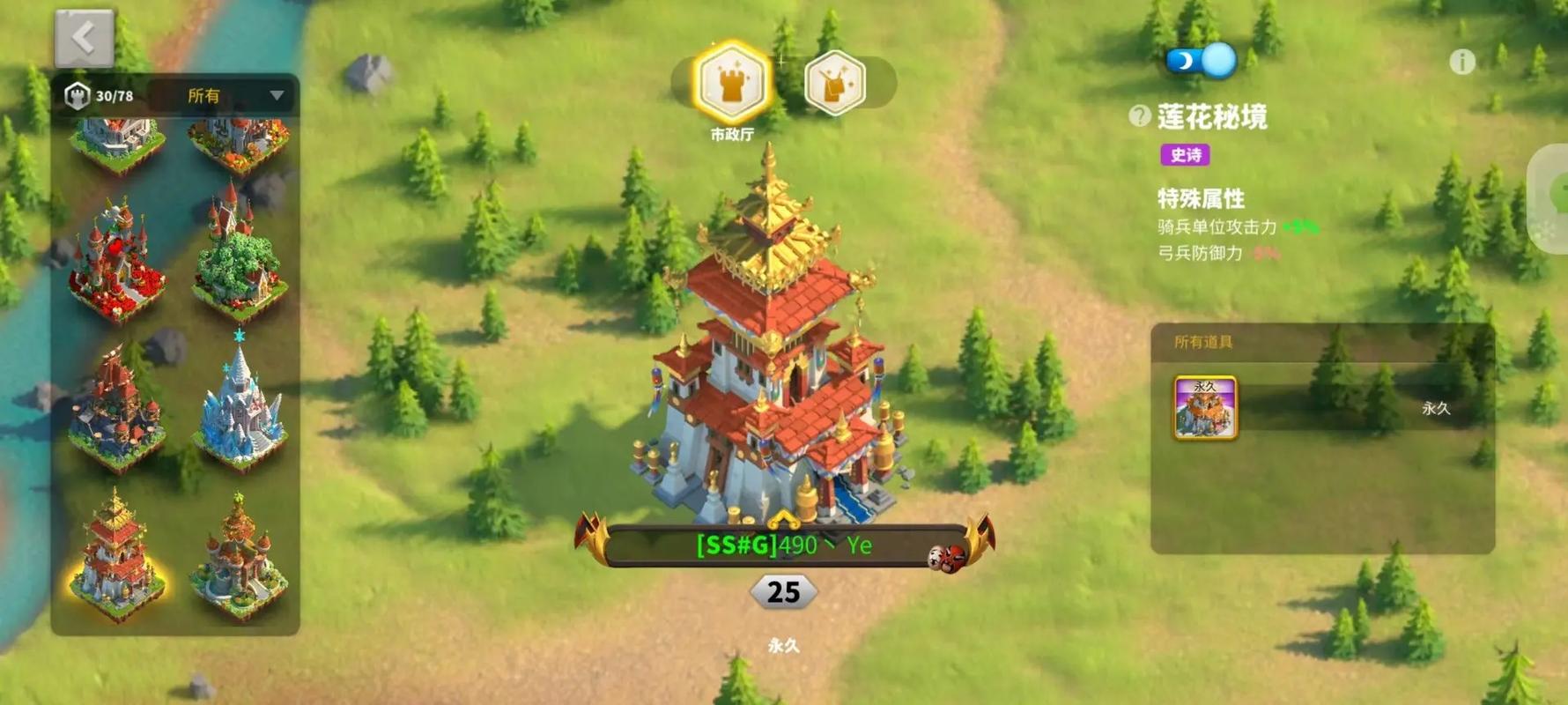Viewport: 1568px width, 705px height.
Task: Select the blue ice crystal castle skin
Action: point(240,404)
